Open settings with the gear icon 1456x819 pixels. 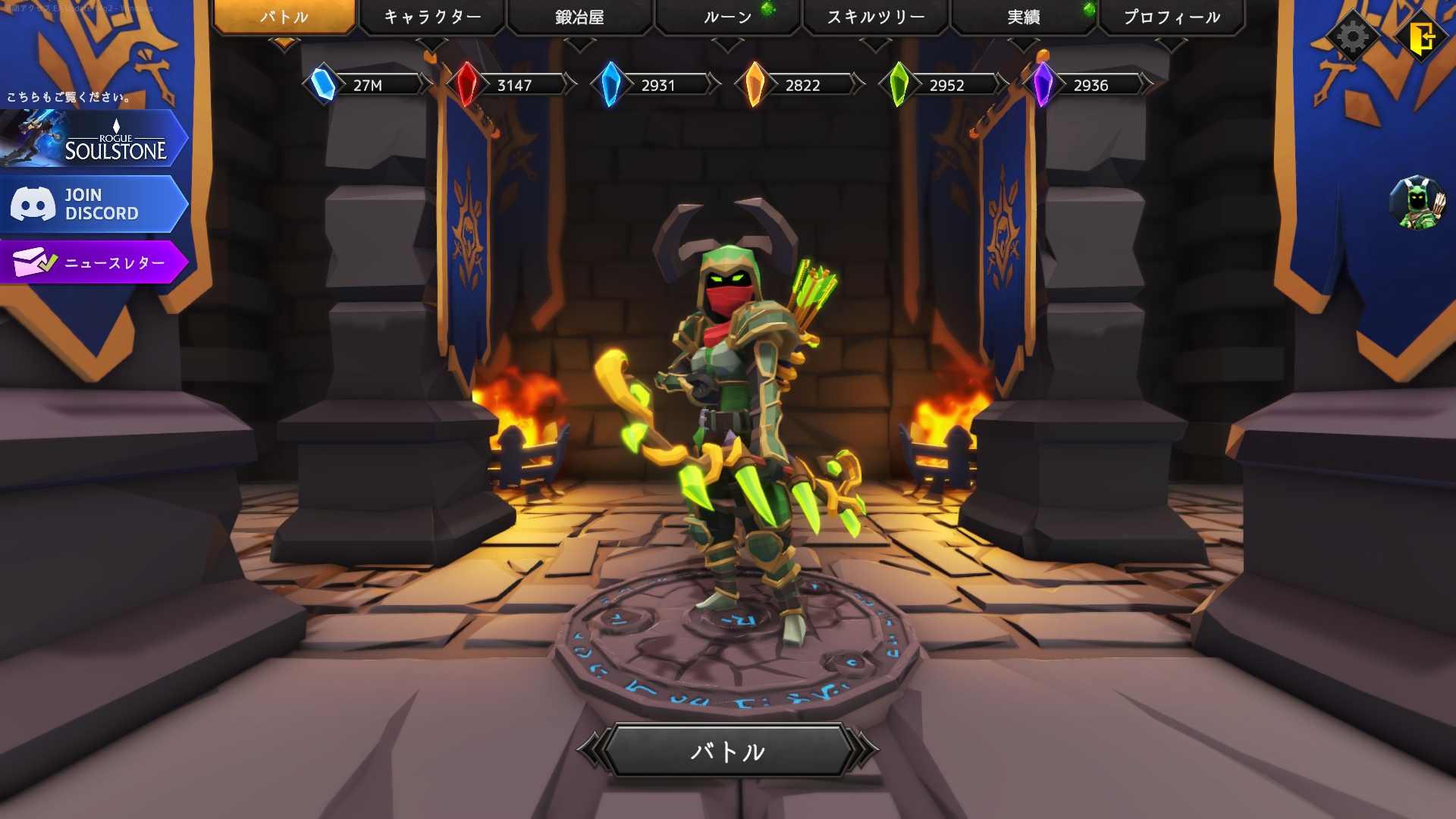(x=1353, y=36)
